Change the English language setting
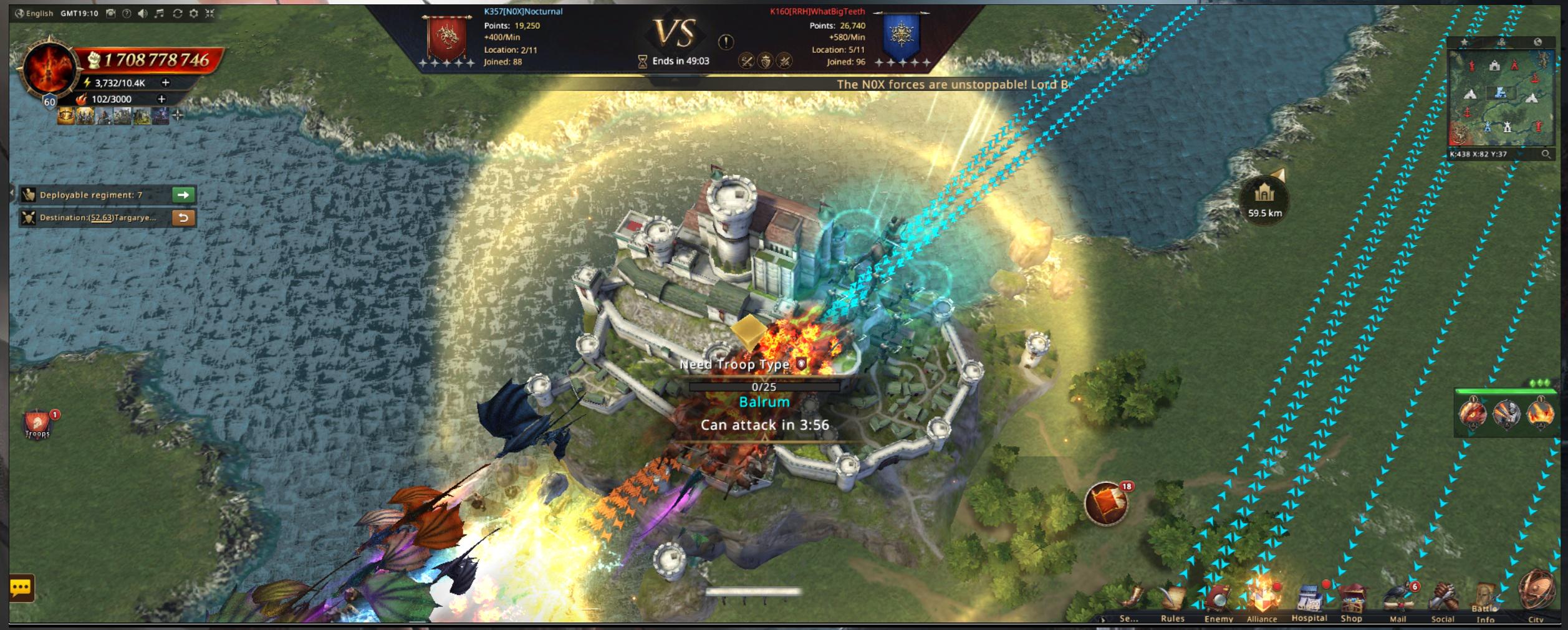The height and width of the screenshot is (630, 1568). coord(34,13)
